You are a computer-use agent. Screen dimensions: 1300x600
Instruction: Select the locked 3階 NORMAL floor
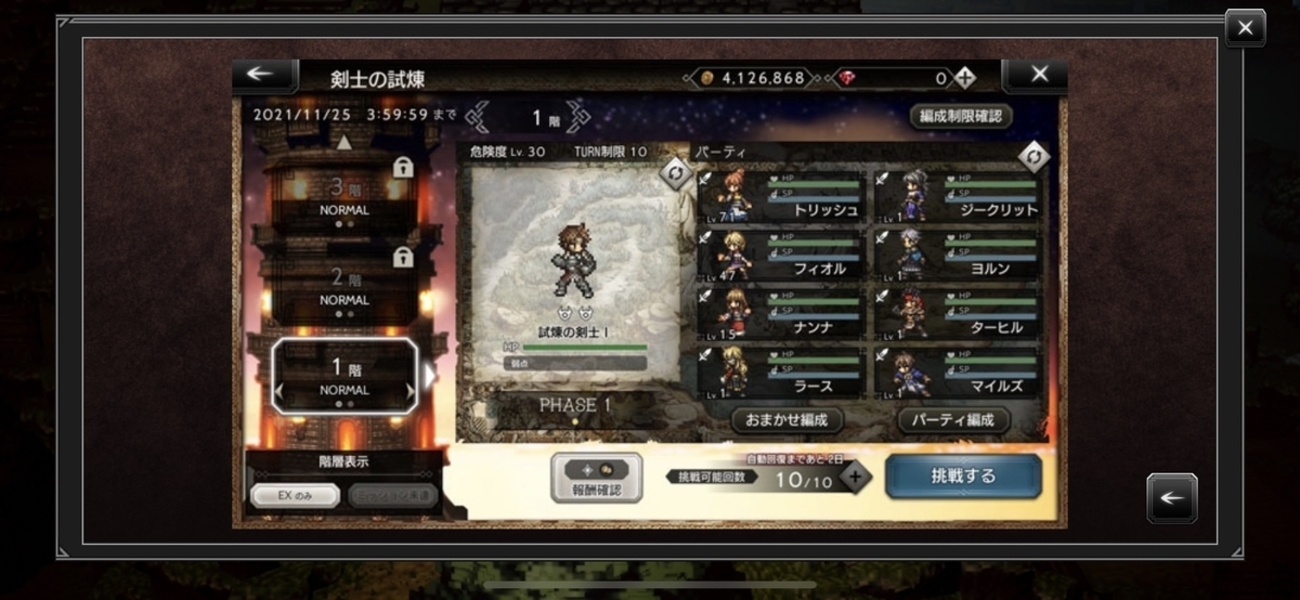[x=345, y=198]
